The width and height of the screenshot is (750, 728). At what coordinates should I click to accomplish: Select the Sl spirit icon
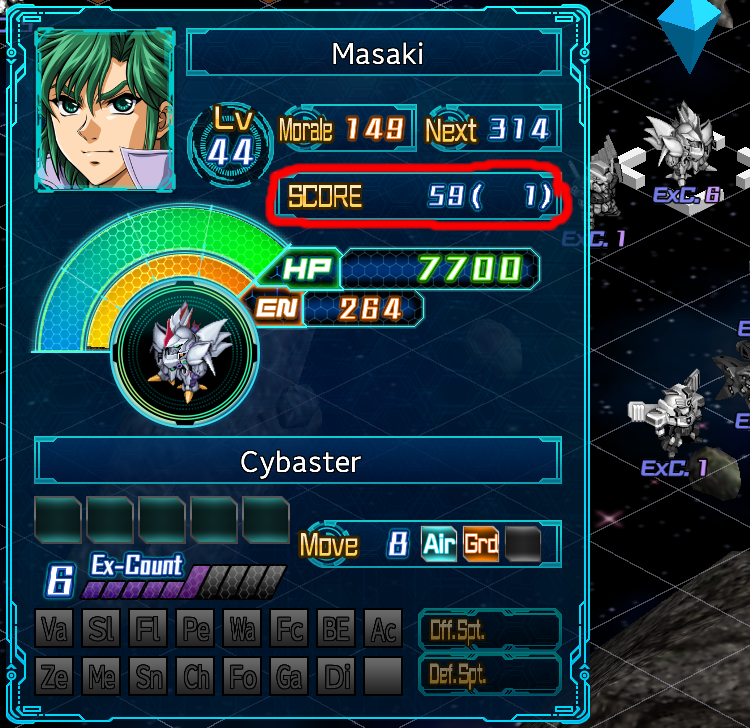tap(102, 630)
